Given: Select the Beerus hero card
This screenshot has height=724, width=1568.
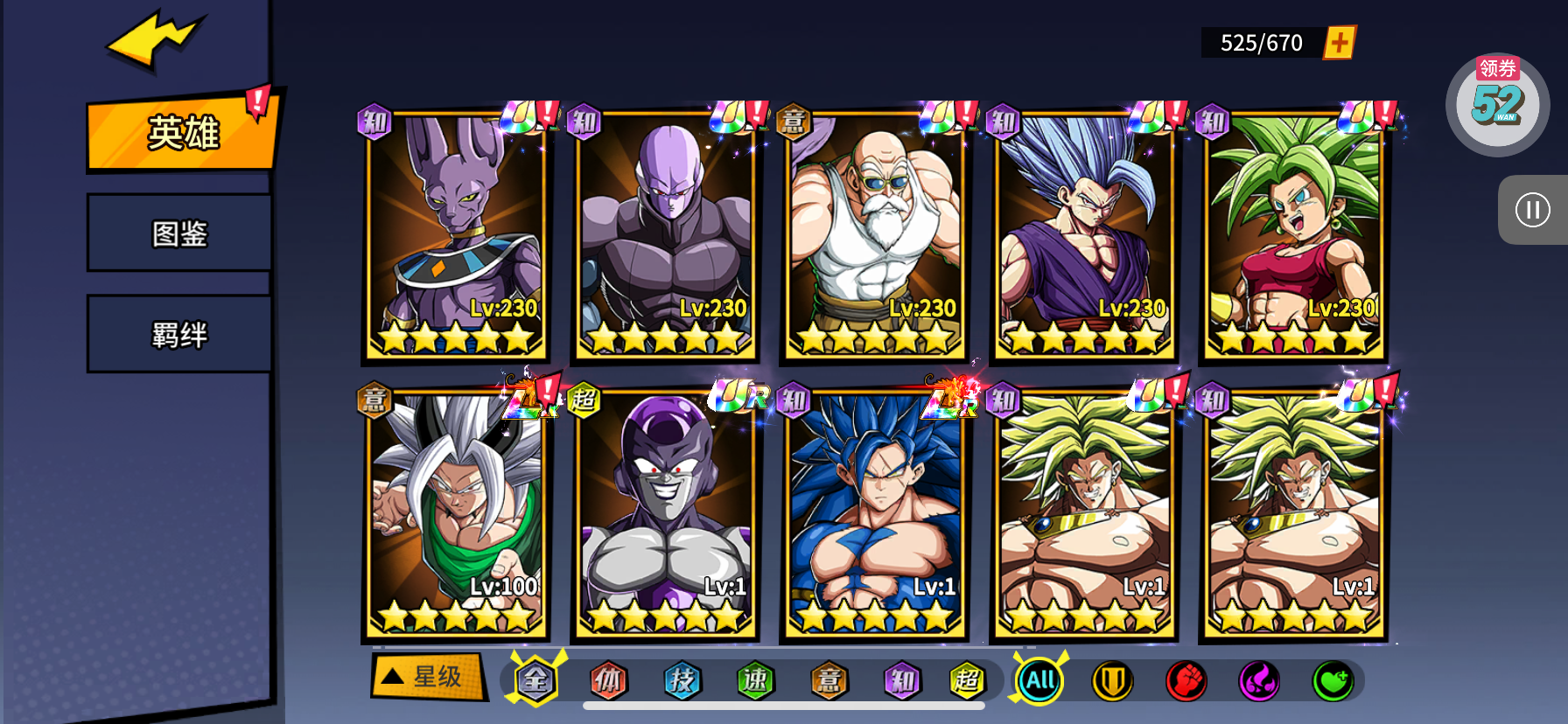Looking at the screenshot, I should pyautogui.click(x=455, y=236).
